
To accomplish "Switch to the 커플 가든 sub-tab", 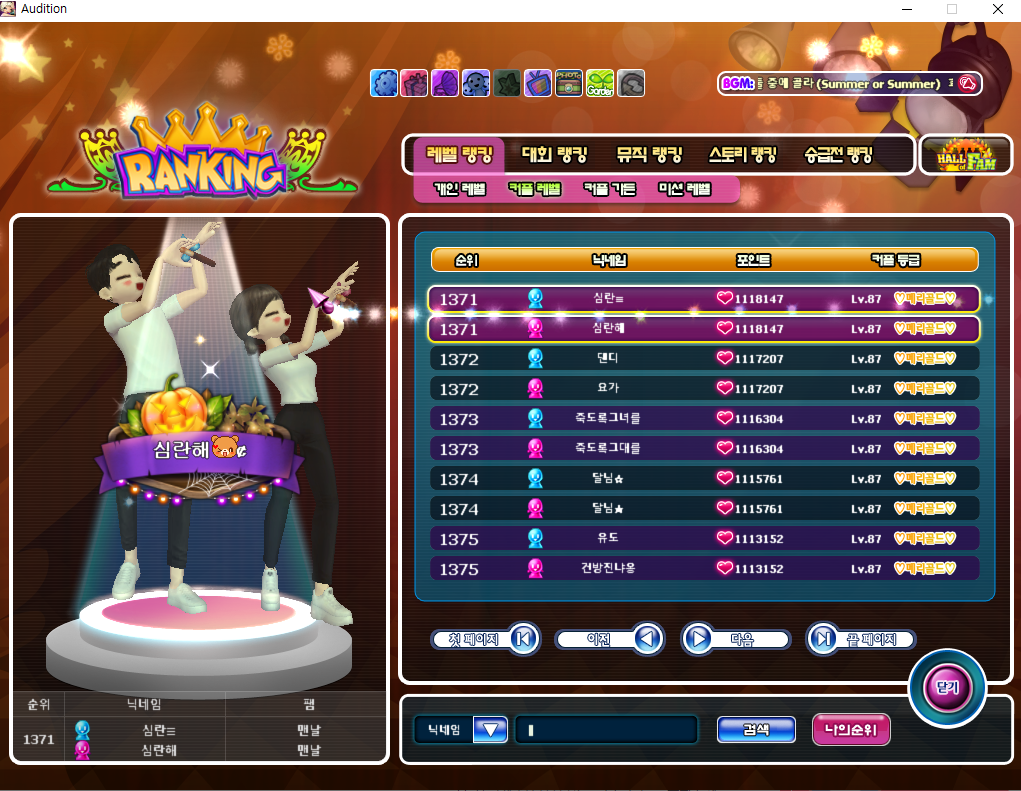I will 609,189.
